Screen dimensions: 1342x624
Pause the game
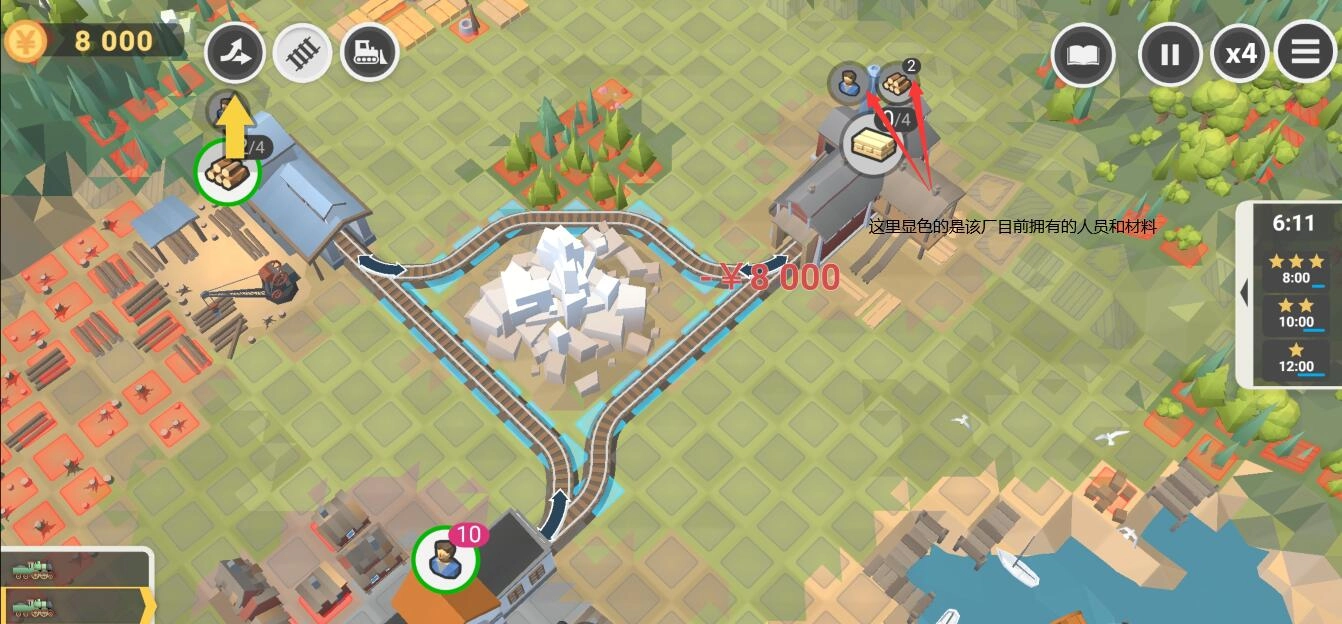(1170, 53)
